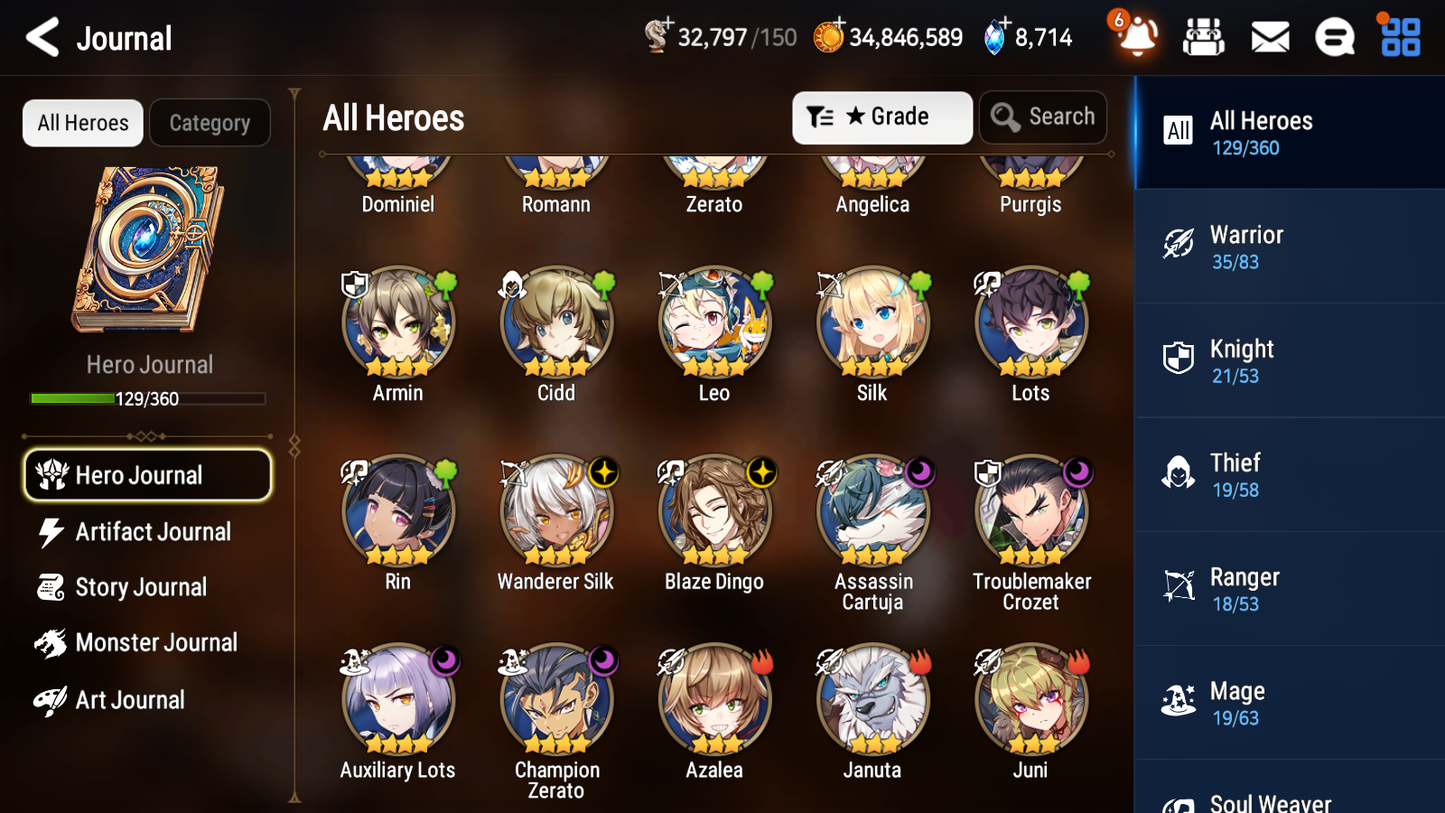Click the inventory icon next to the bell

1202,36
